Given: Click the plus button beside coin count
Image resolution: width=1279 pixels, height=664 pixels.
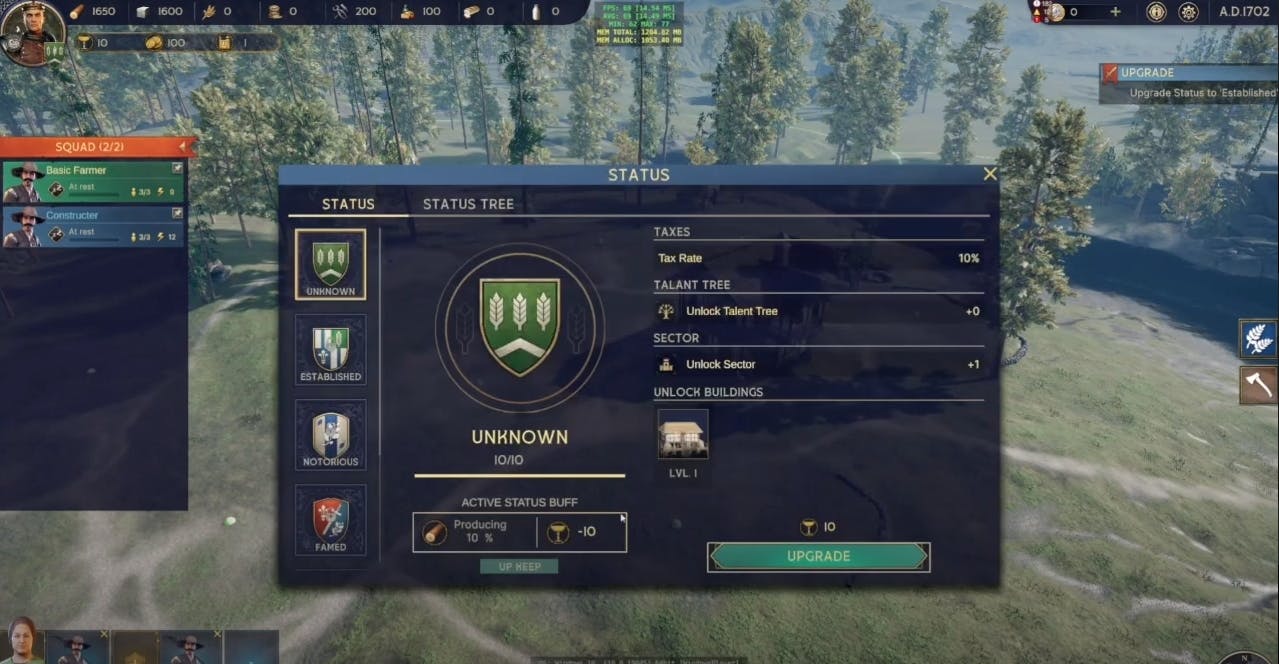Looking at the screenshot, I should pos(1115,12).
